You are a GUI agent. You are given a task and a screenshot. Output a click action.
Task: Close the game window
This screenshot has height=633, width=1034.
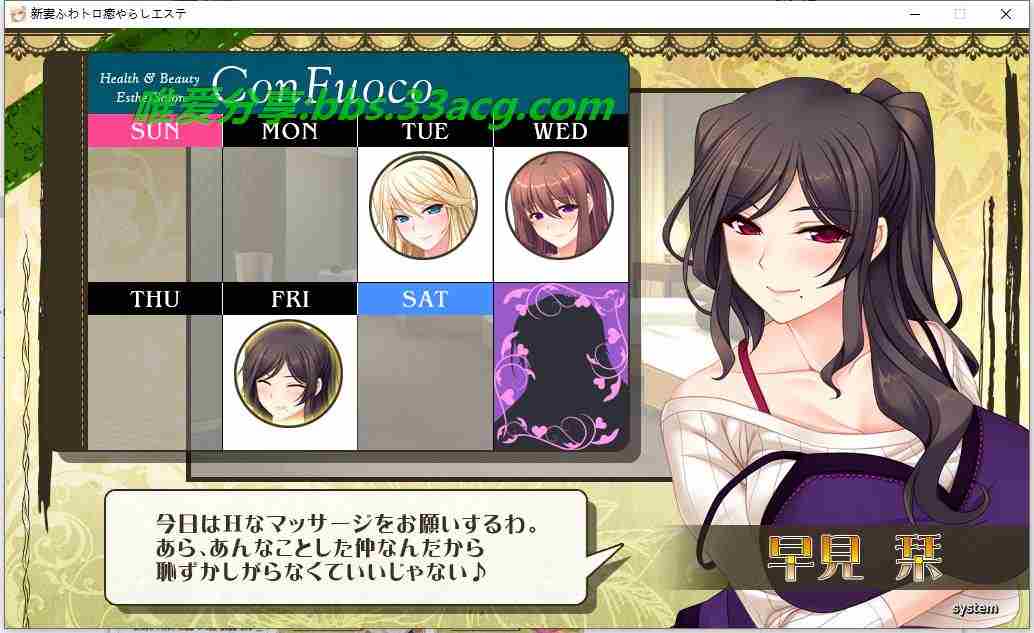click(x=1006, y=14)
